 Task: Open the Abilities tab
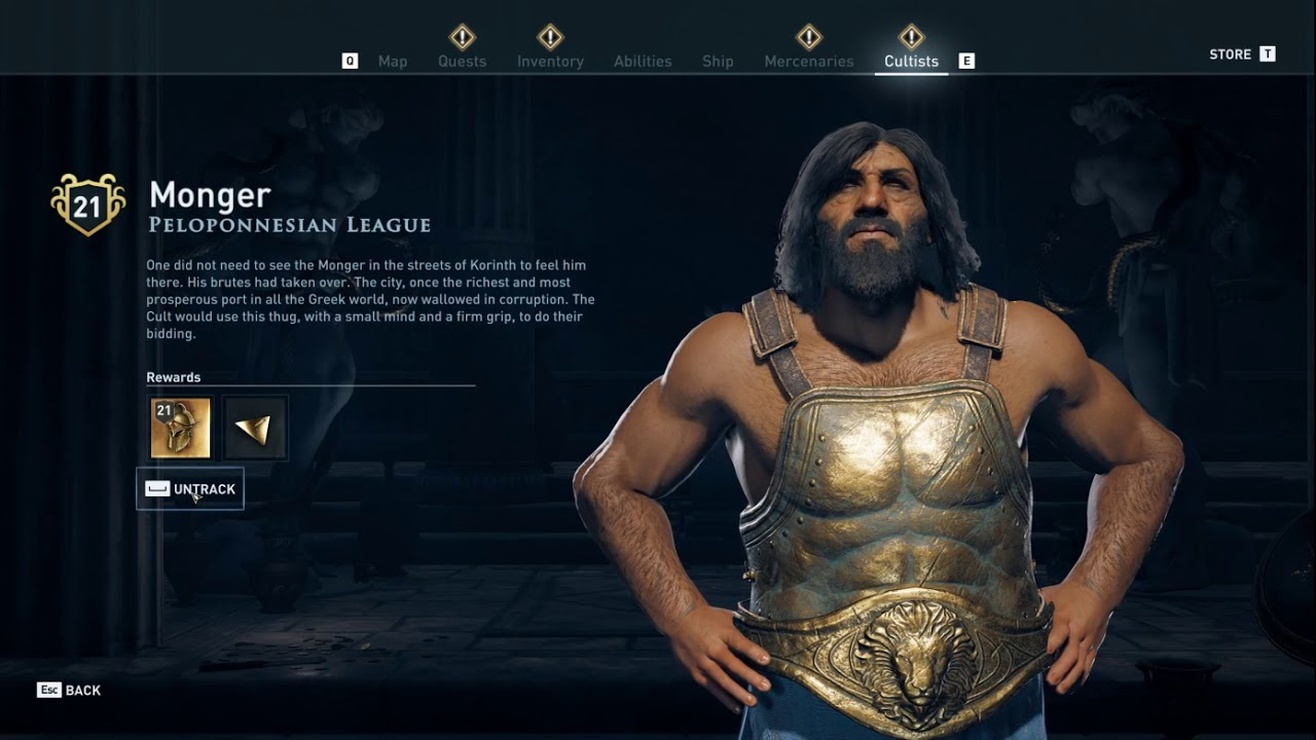tap(642, 61)
